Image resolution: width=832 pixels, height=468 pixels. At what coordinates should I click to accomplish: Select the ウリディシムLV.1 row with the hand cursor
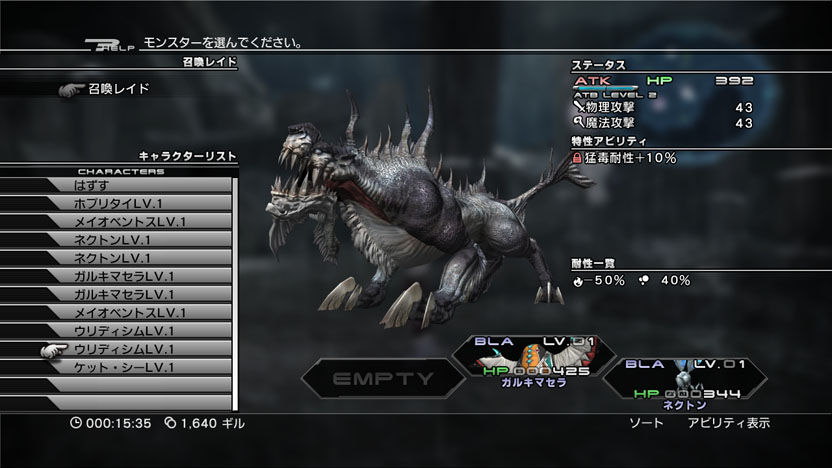pos(124,349)
